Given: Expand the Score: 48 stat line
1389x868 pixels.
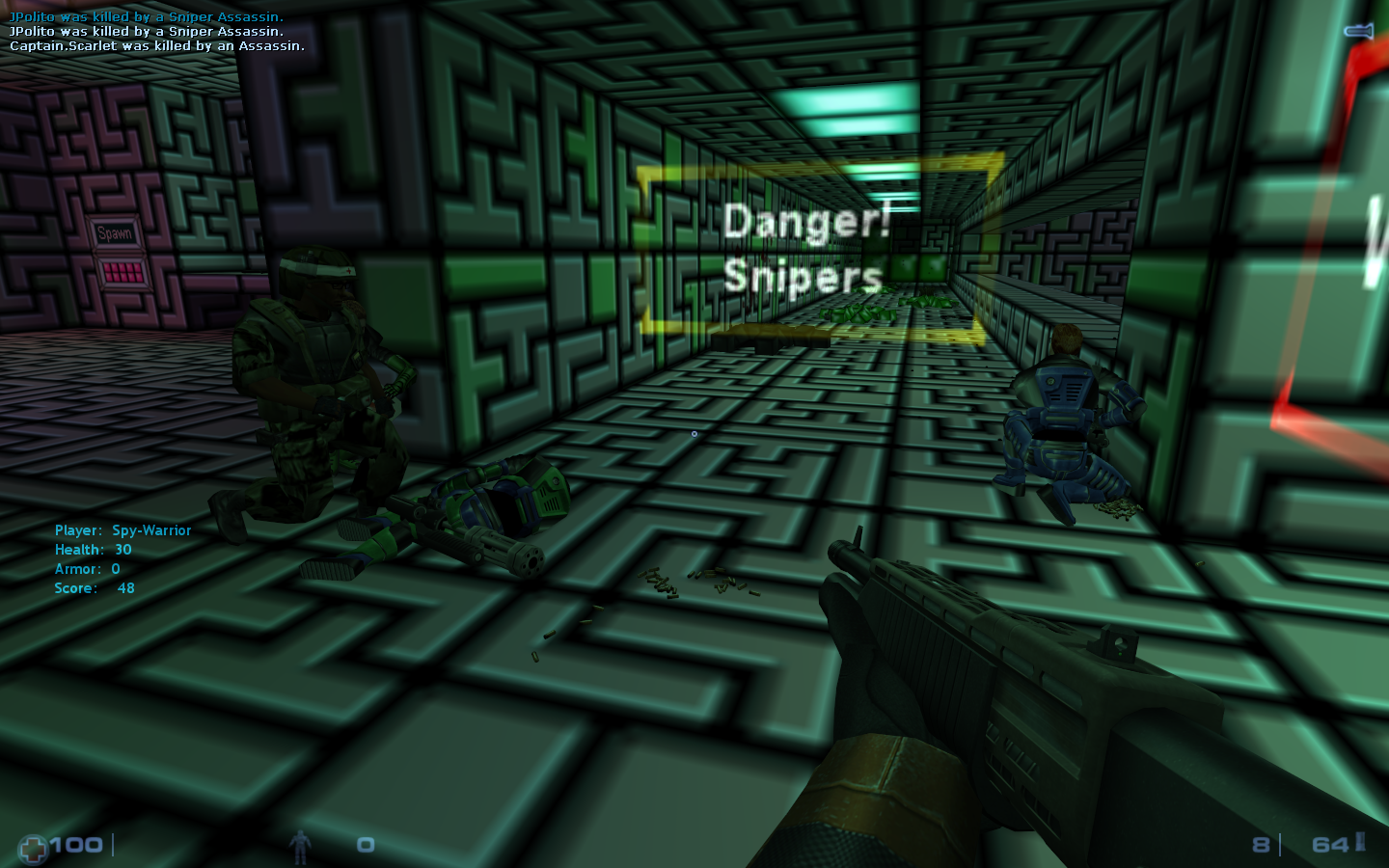Looking at the screenshot, I should (x=94, y=587).
